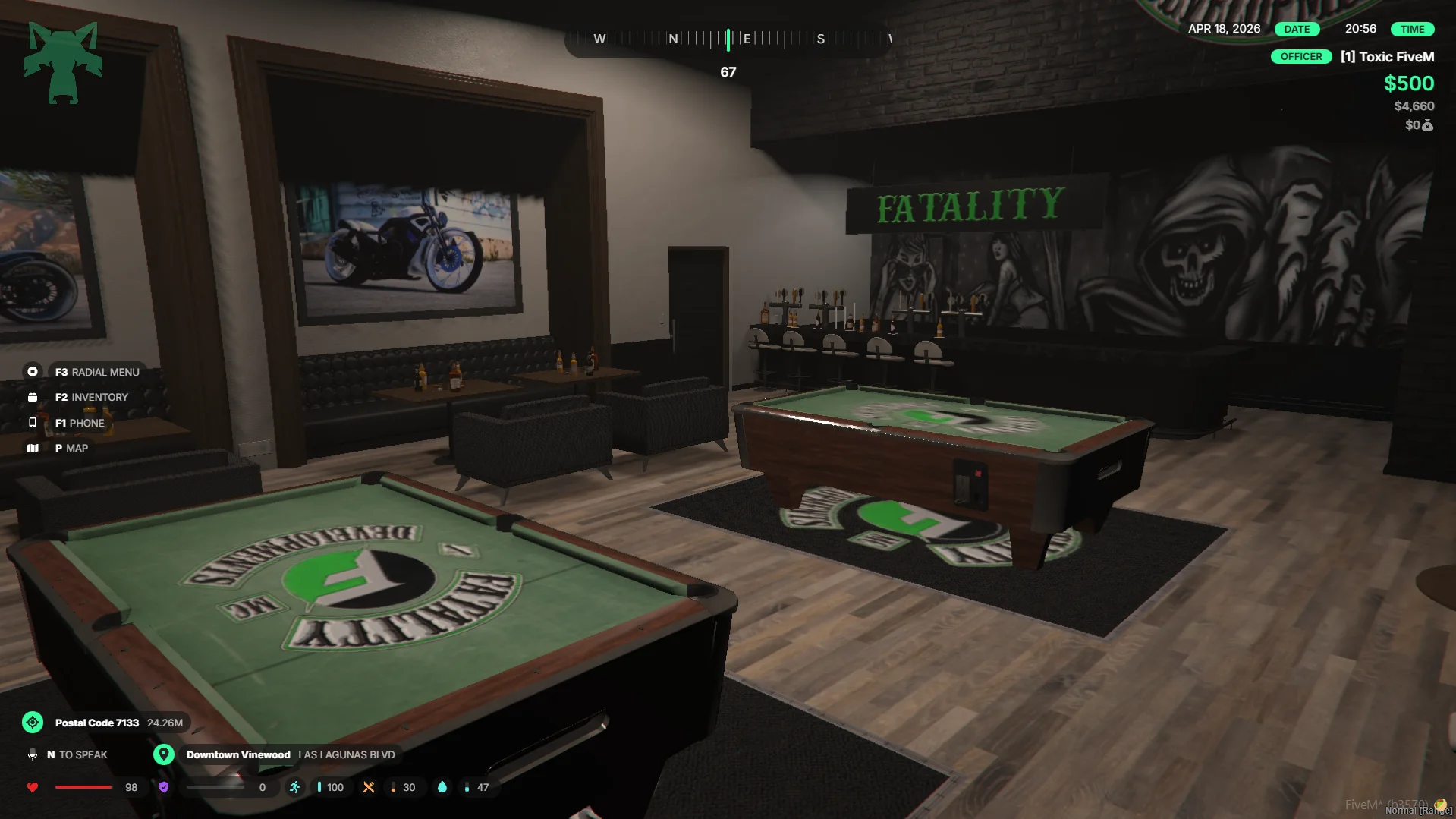Image resolution: width=1456 pixels, height=819 pixels.
Task: Toggle the microphone voice icon
Action: (33, 754)
